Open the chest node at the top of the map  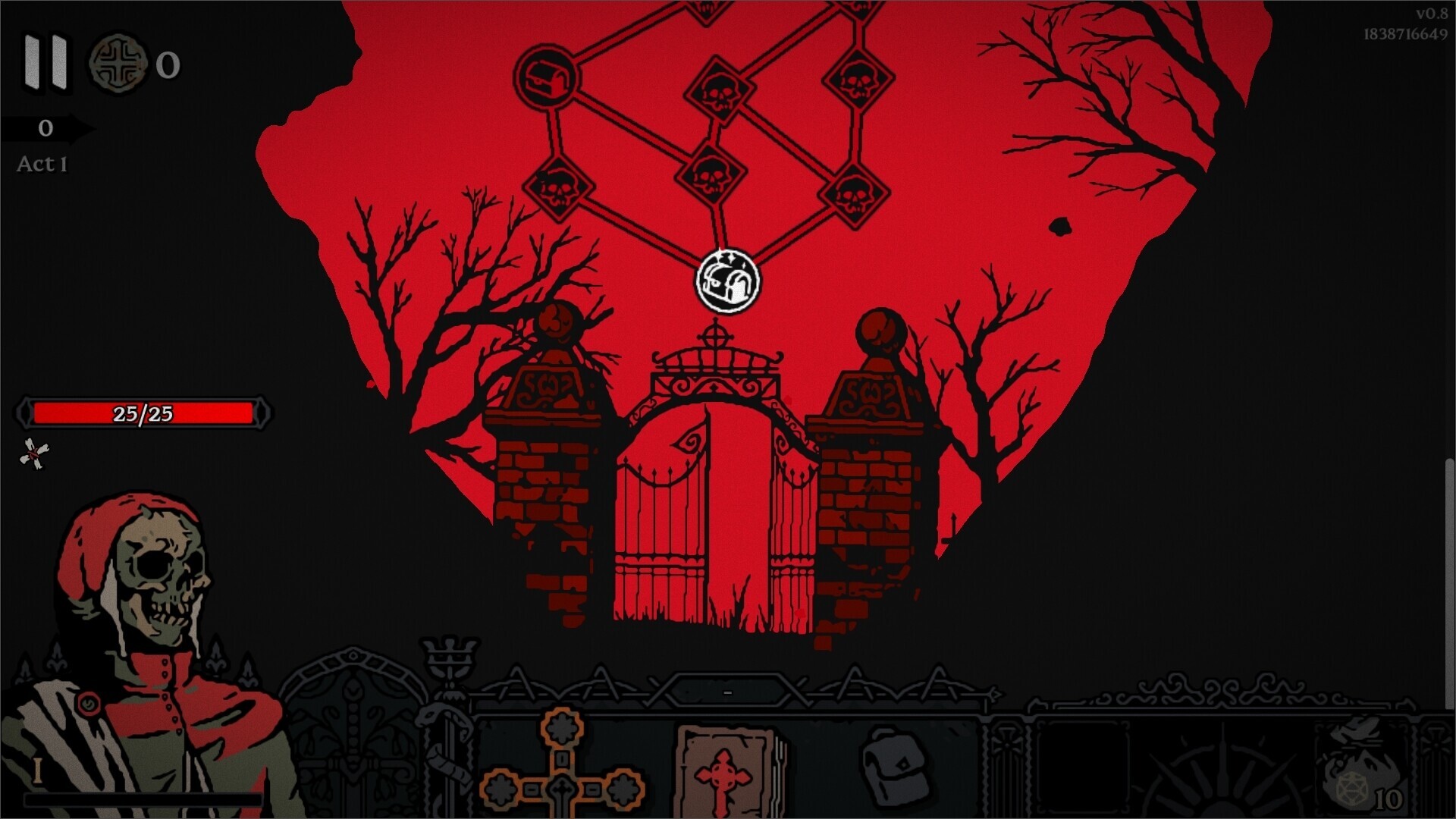click(548, 78)
